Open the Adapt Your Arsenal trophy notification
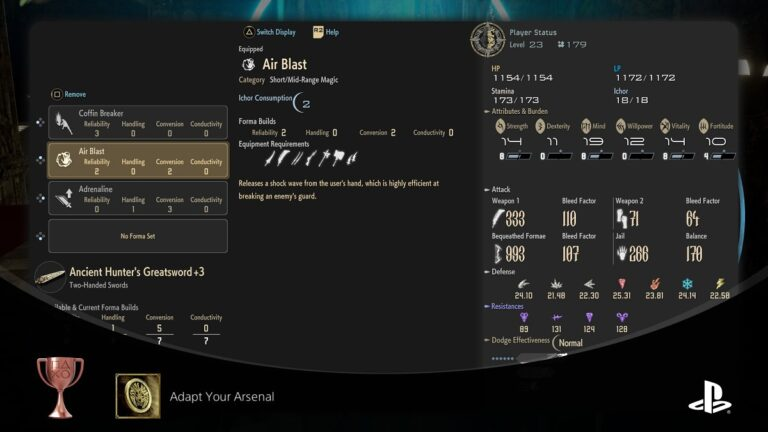The width and height of the screenshot is (768, 432). click(x=222, y=396)
